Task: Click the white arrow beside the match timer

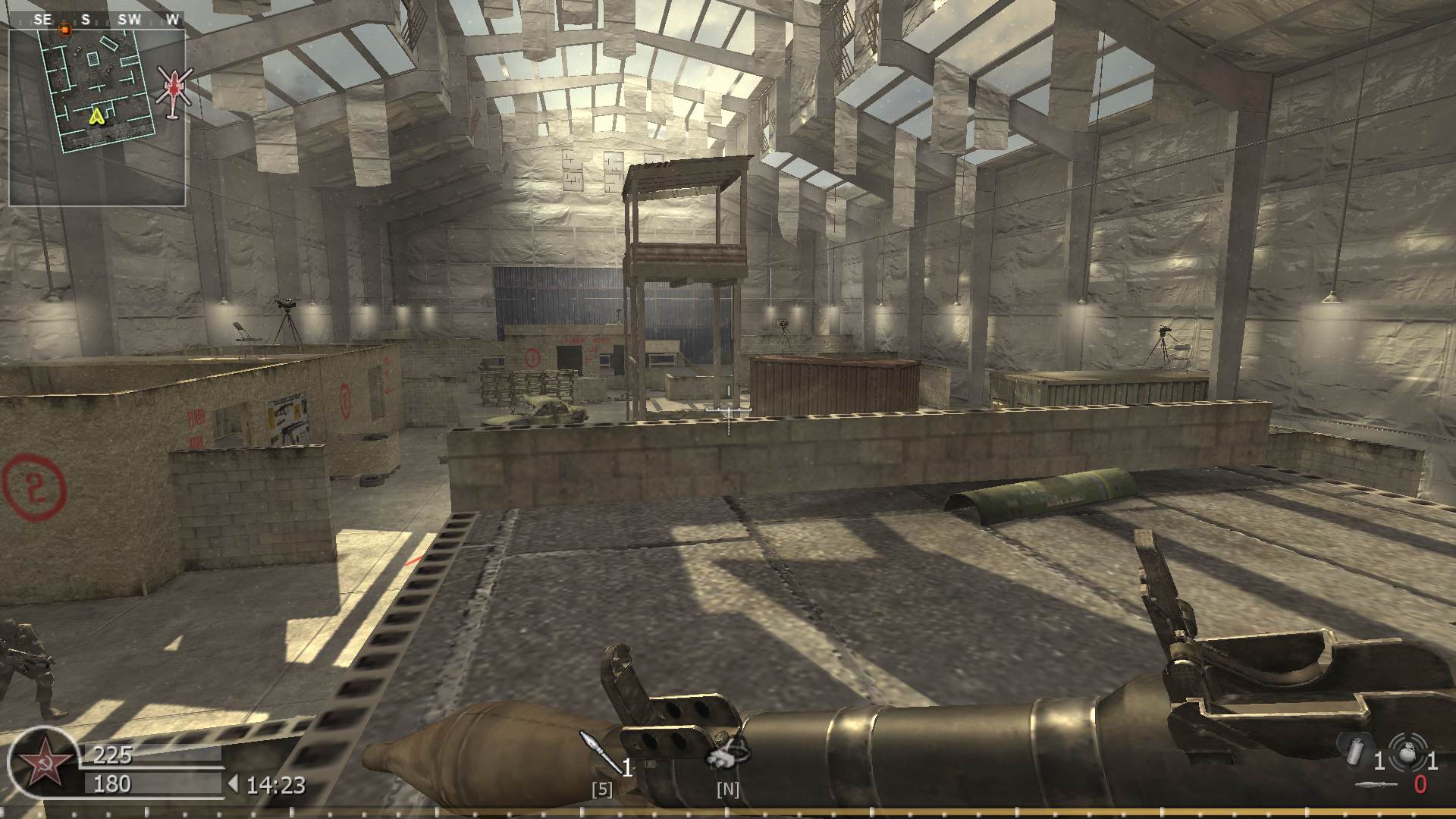Action: click(x=234, y=783)
